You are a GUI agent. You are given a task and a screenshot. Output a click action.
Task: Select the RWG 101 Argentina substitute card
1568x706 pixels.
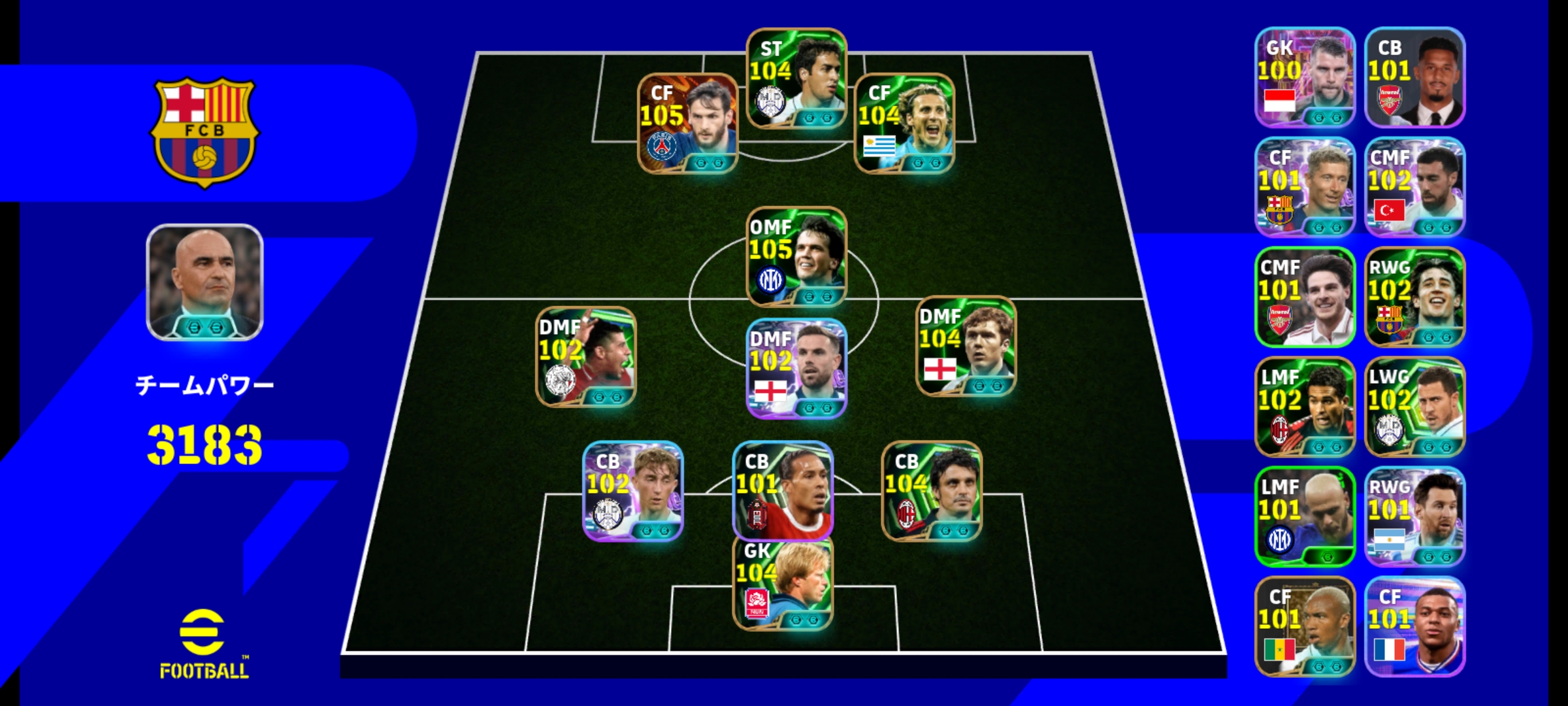click(x=1414, y=516)
